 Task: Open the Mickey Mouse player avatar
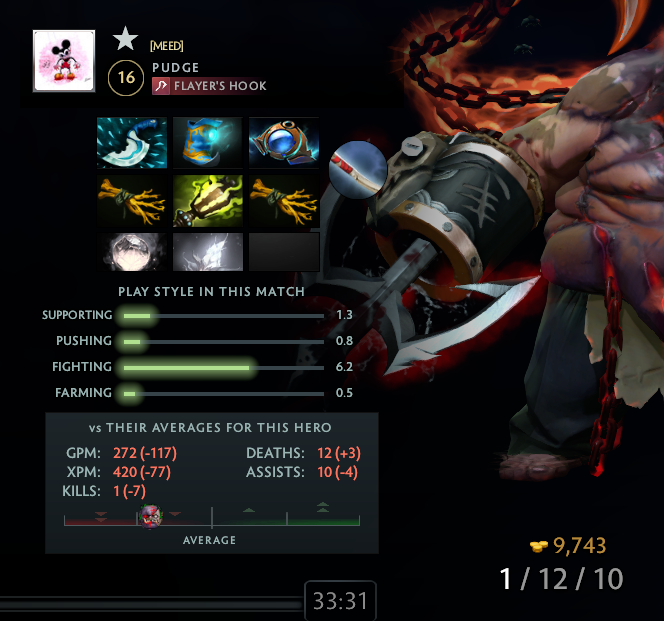click(64, 61)
